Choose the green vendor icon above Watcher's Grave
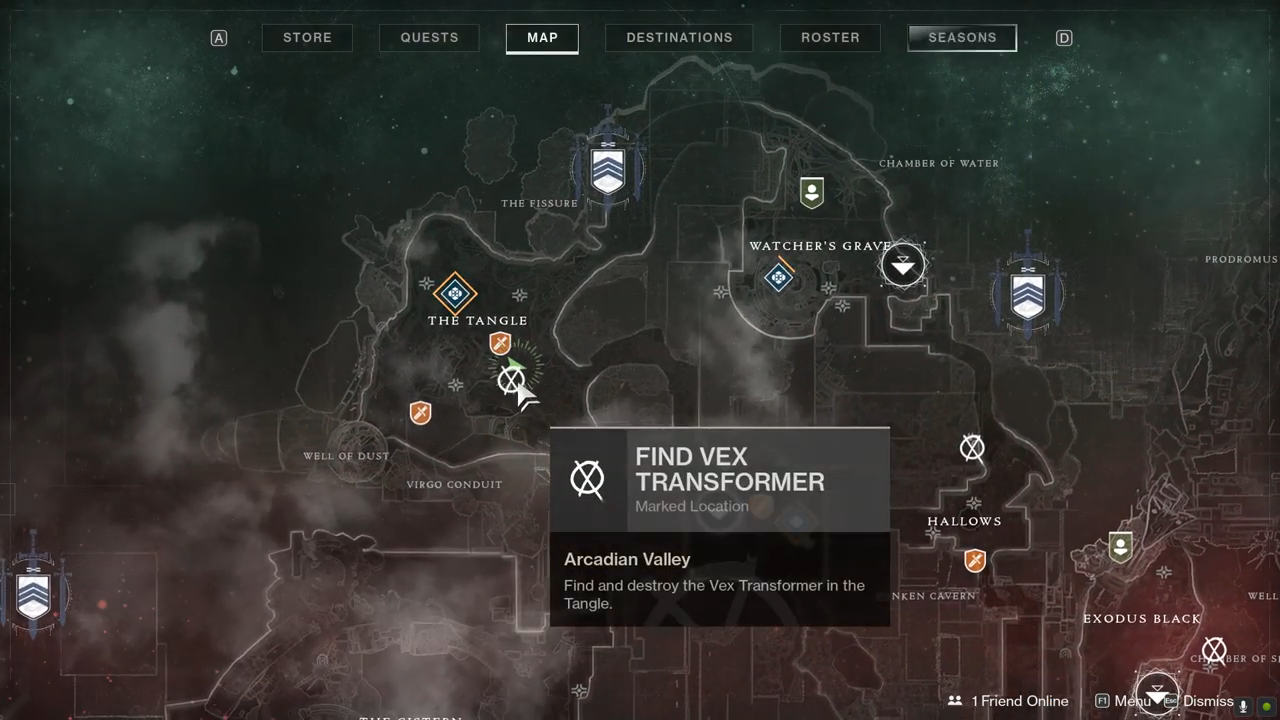Screen dimensions: 1280x720 point(812,192)
